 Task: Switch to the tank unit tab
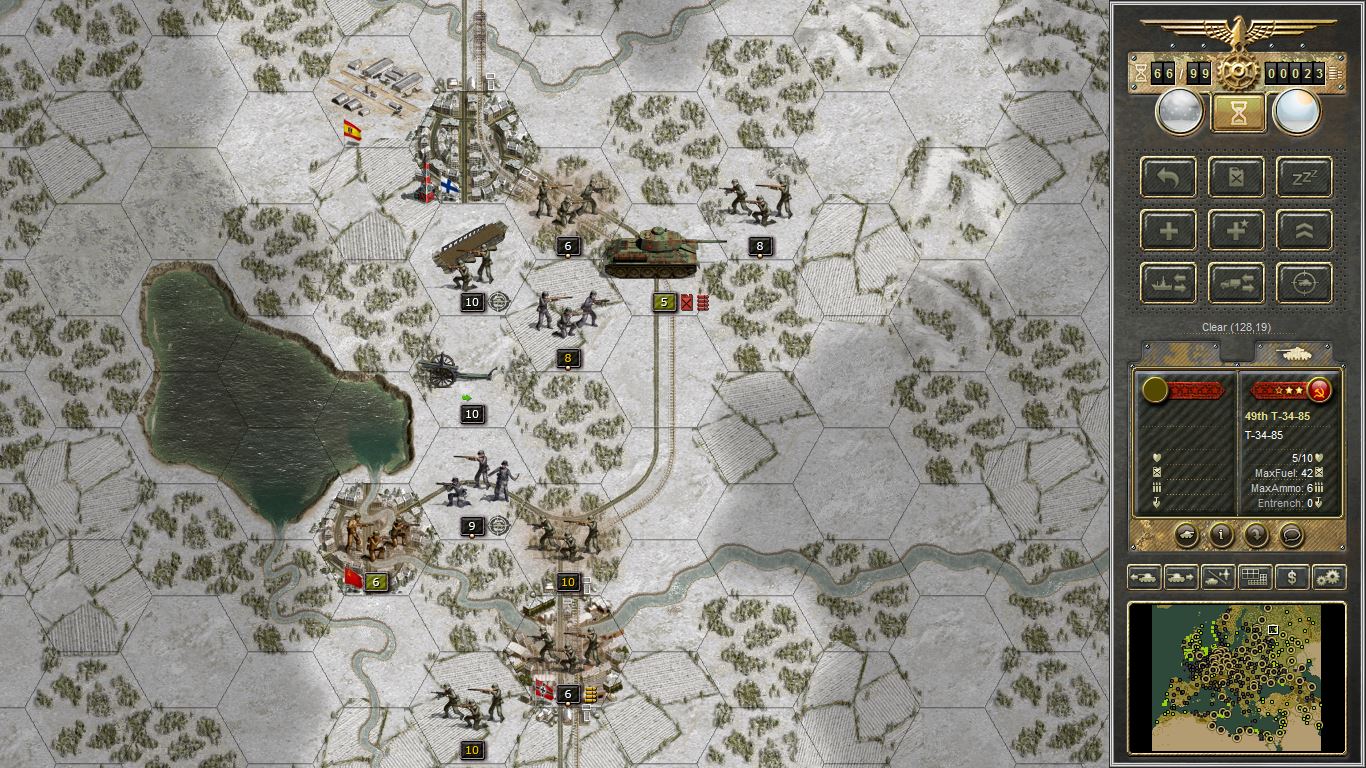(x=1295, y=354)
